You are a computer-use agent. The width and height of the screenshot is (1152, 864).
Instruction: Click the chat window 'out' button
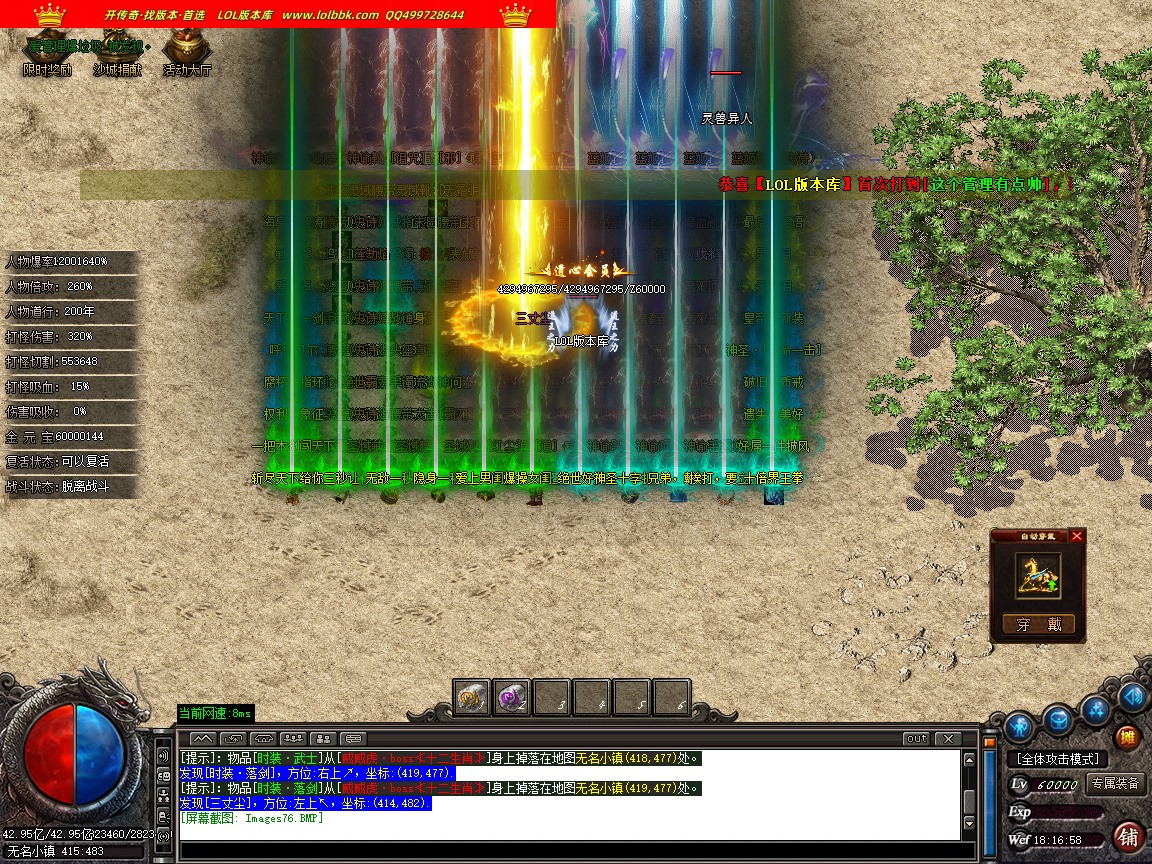pos(916,739)
